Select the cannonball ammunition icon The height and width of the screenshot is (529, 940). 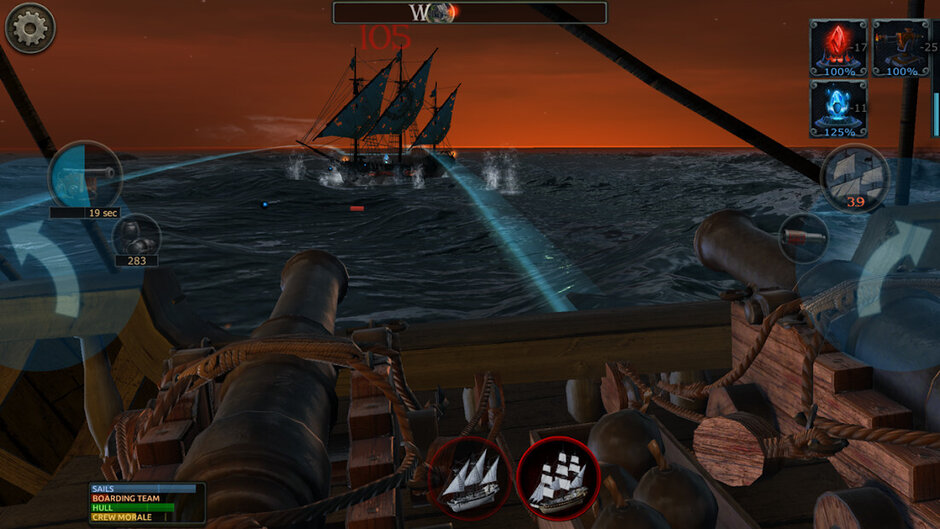[x=136, y=237]
